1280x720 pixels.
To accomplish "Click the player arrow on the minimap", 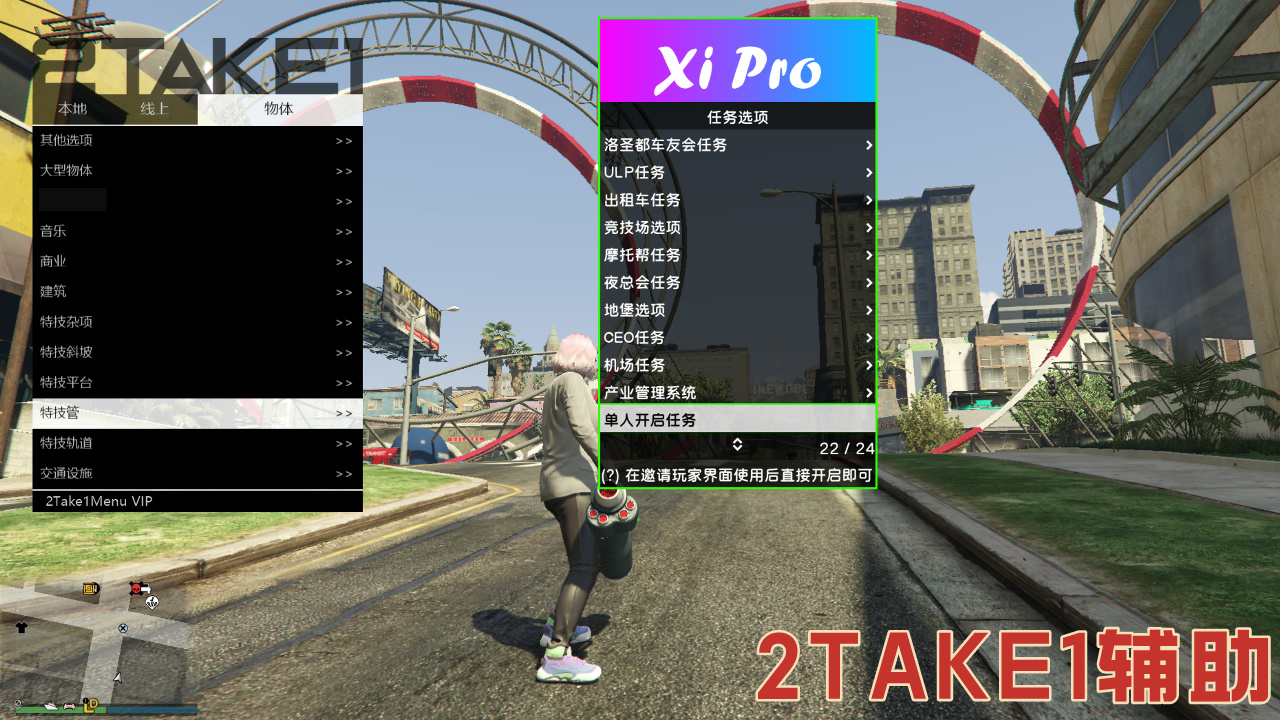I will [x=117, y=677].
